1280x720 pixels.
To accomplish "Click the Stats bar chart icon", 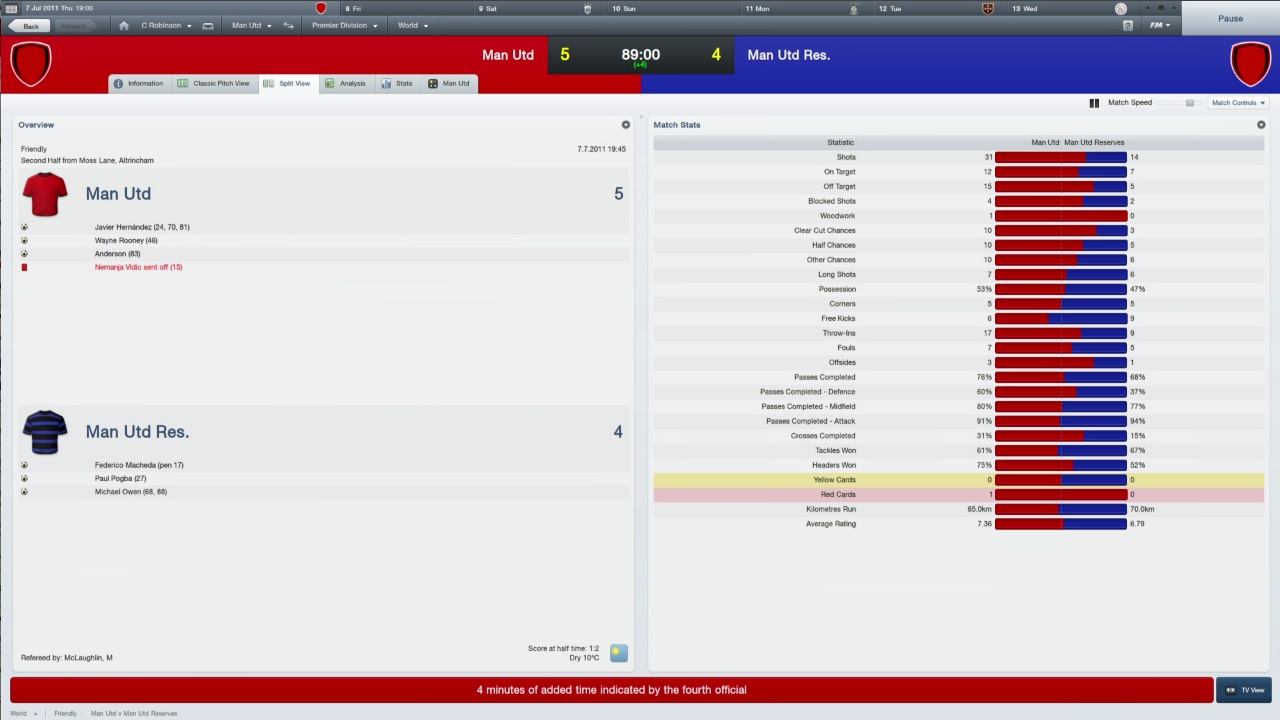I will pyautogui.click(x=387, y=83).
